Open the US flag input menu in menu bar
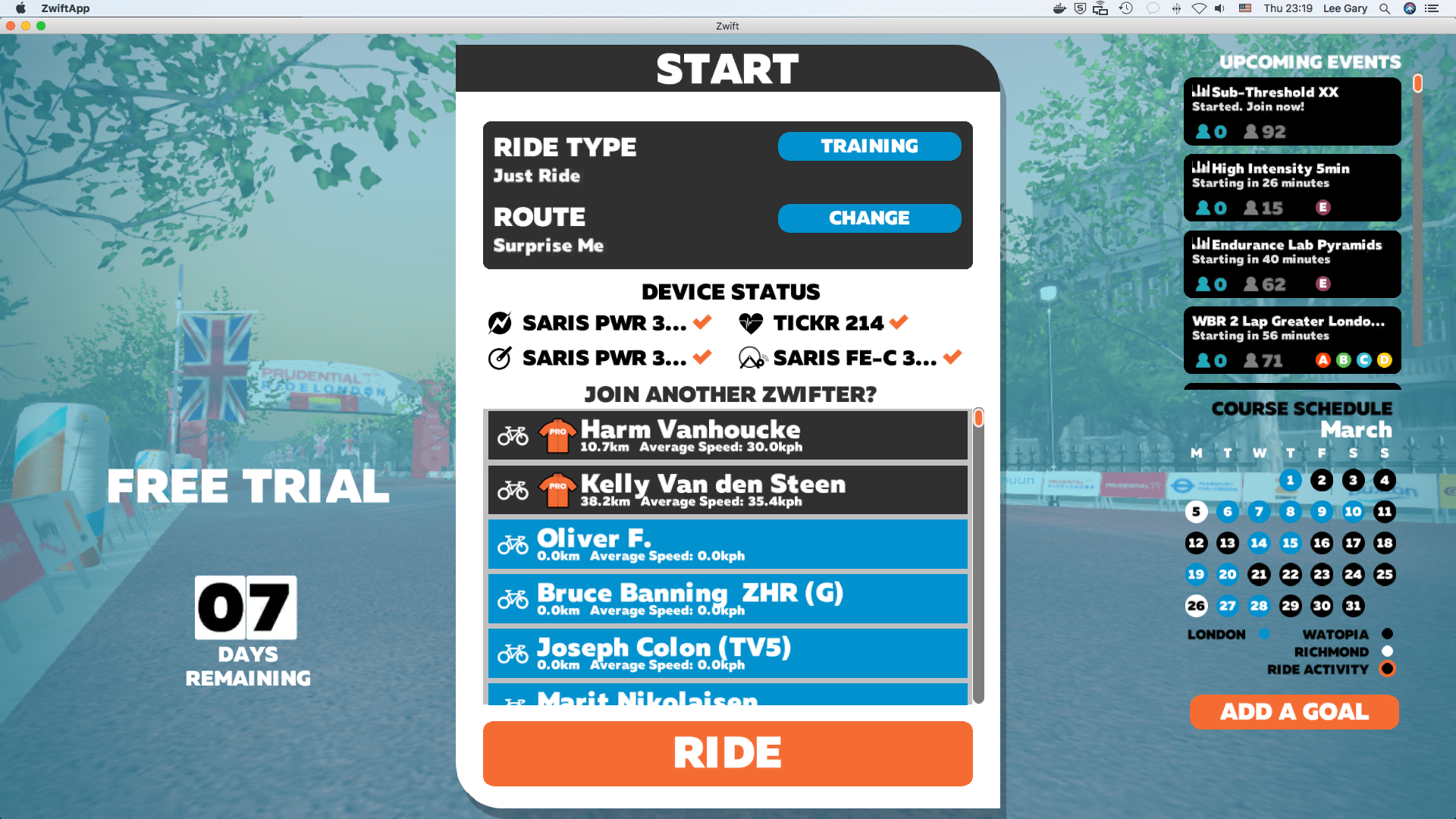The image size is (1456, 819). 1244,8
